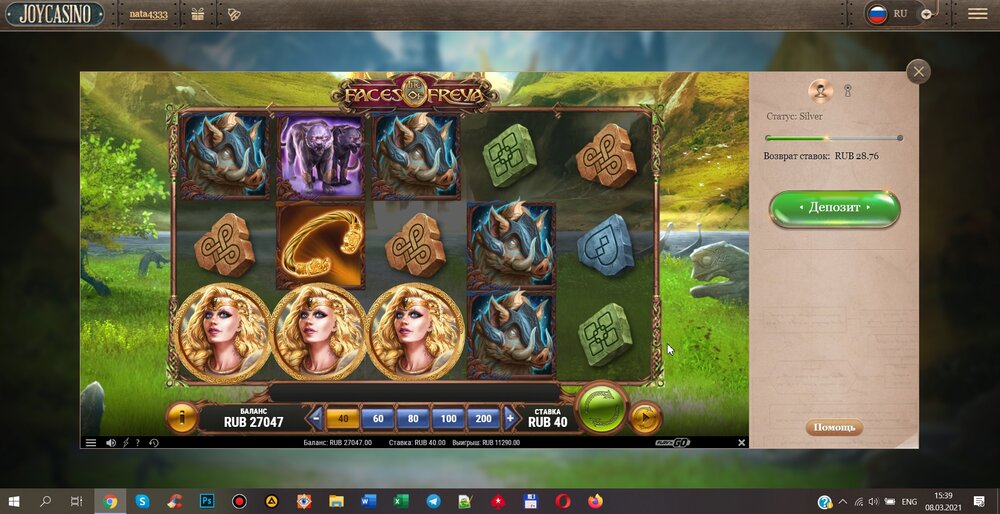Set bet to 100
Viewport: 1000px width, 514px height.
click(x=448, y=418)
